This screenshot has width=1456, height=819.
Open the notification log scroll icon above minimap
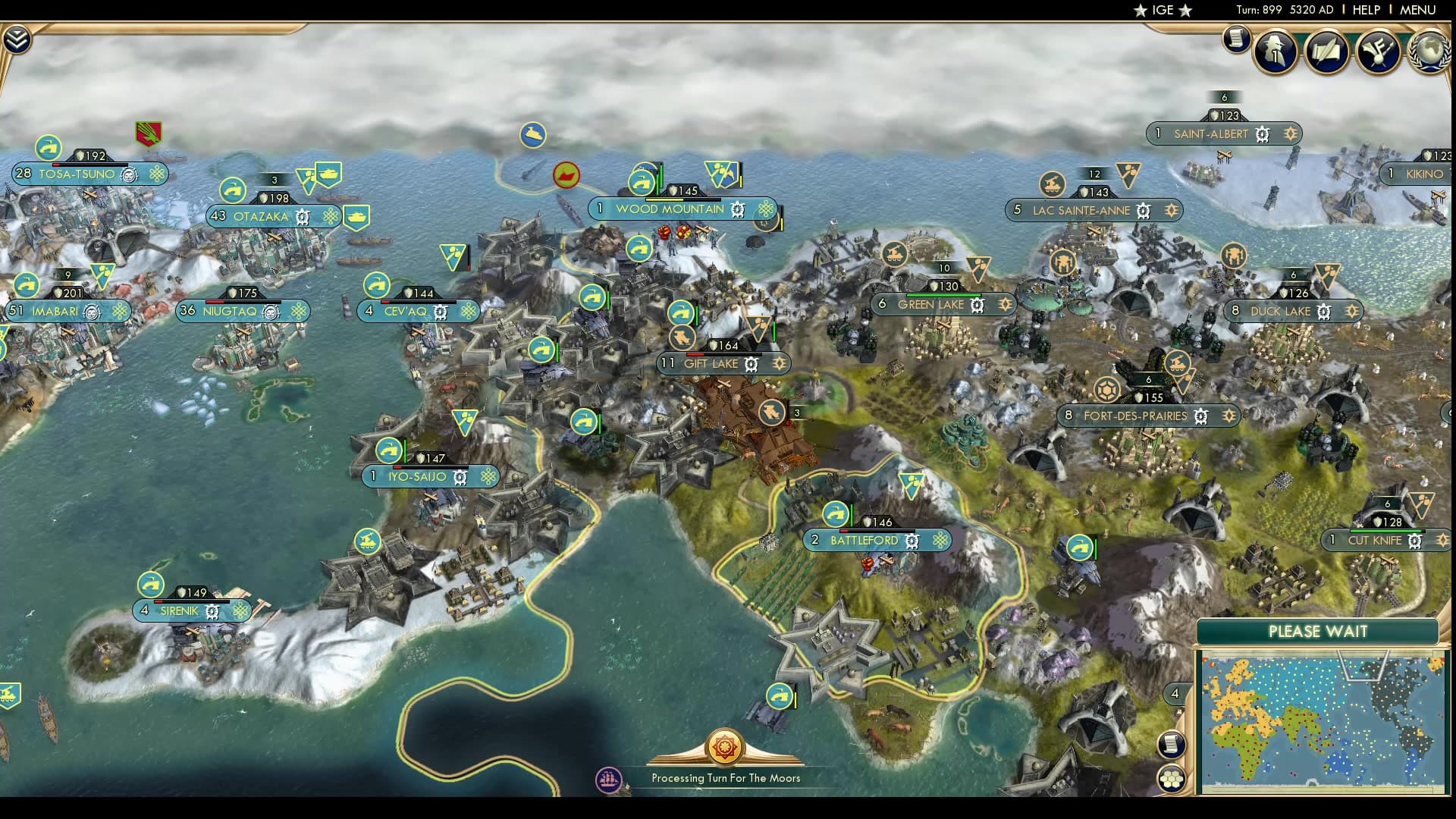click(1171, 745)
